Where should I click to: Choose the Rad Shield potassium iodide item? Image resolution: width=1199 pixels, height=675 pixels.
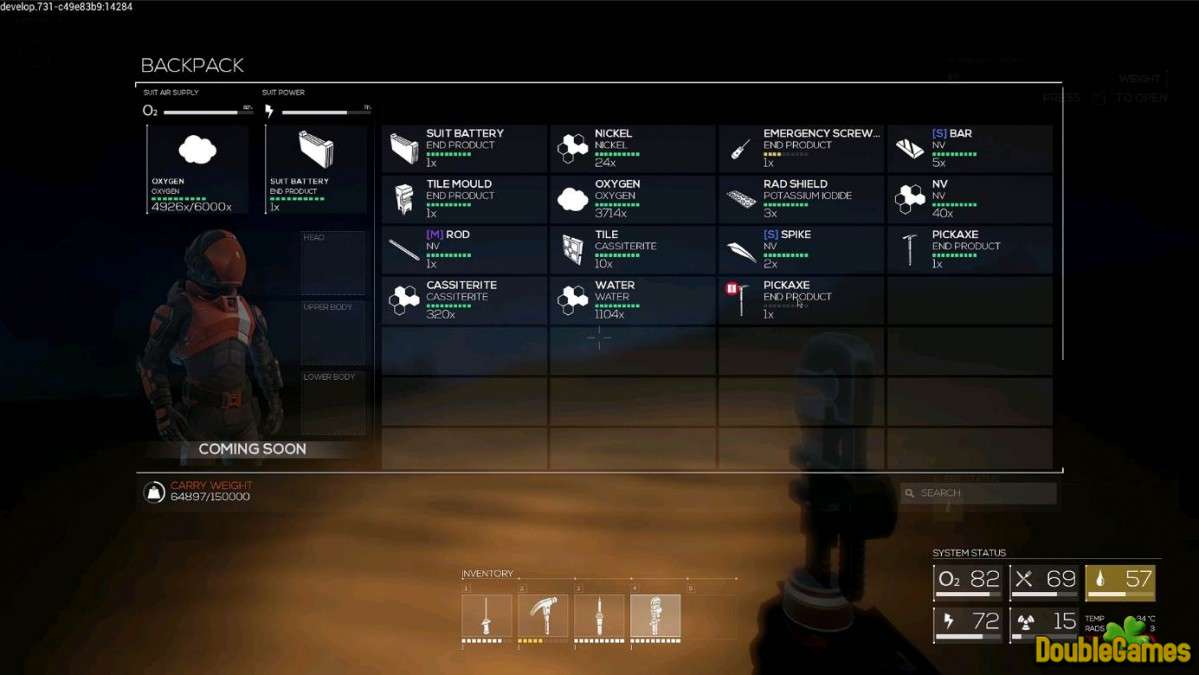click(x=801, y=199)
